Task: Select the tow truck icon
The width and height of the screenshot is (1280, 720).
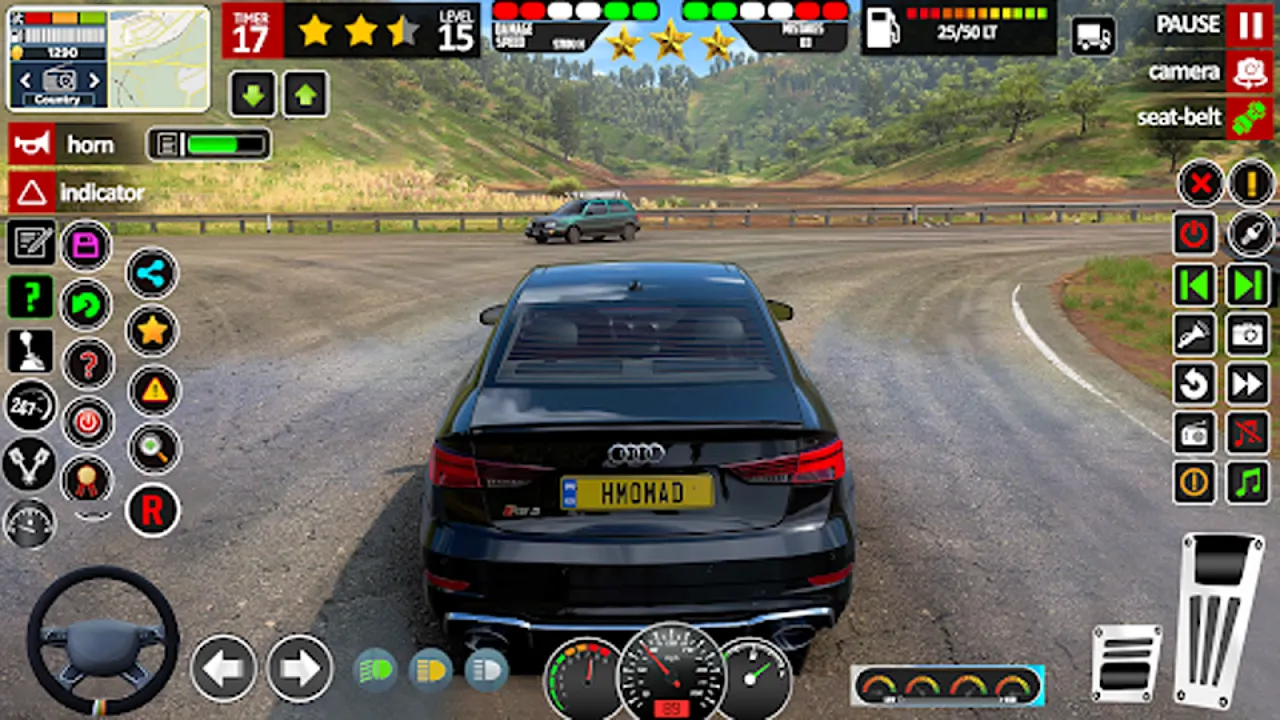Action: click(x=1093, y=36)
